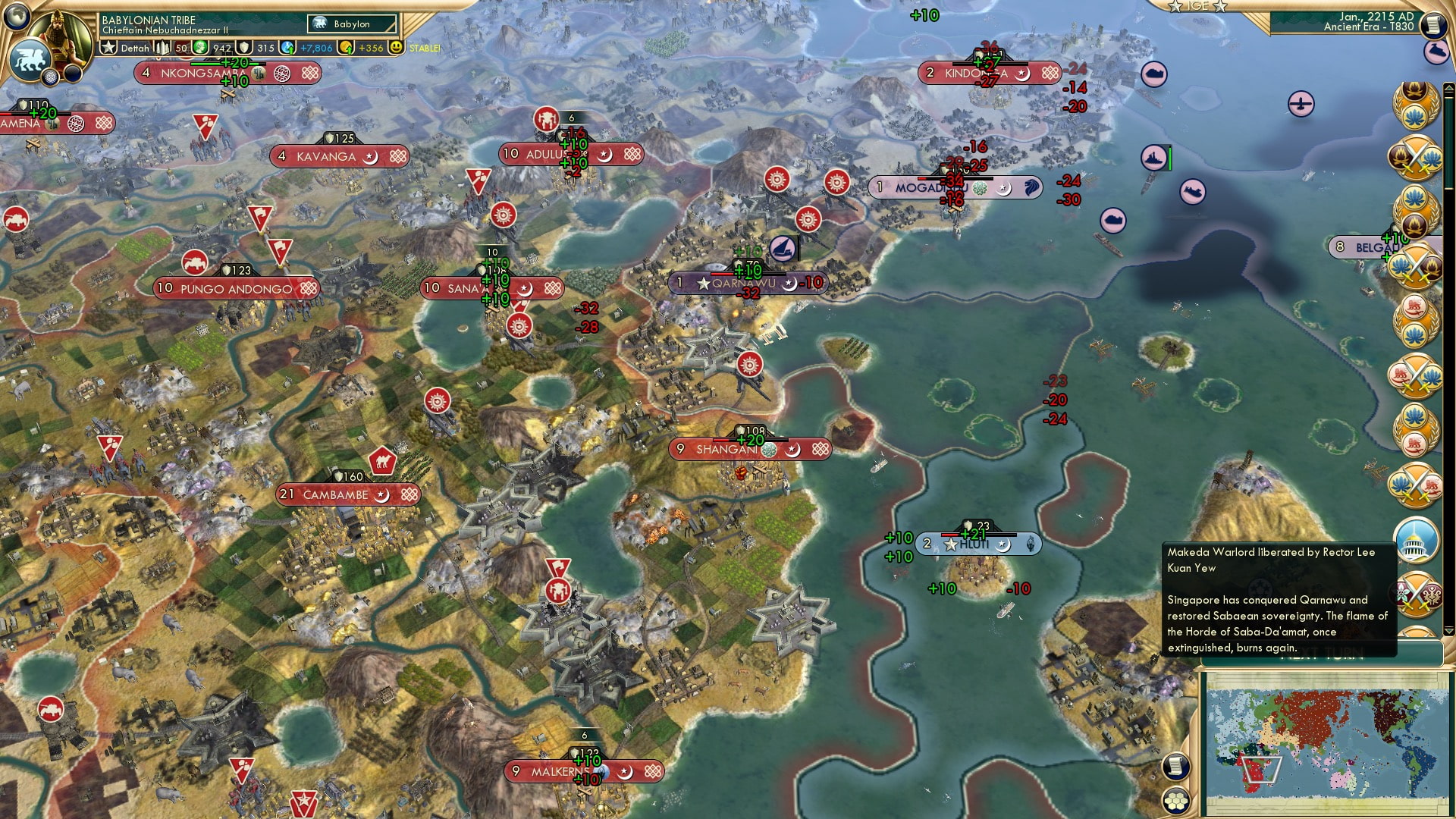Image resolution: width=1456 pixels, height=819 pixels.
Task: Click the Nebuchadnezzar II leader portrait
Action: 62,36
